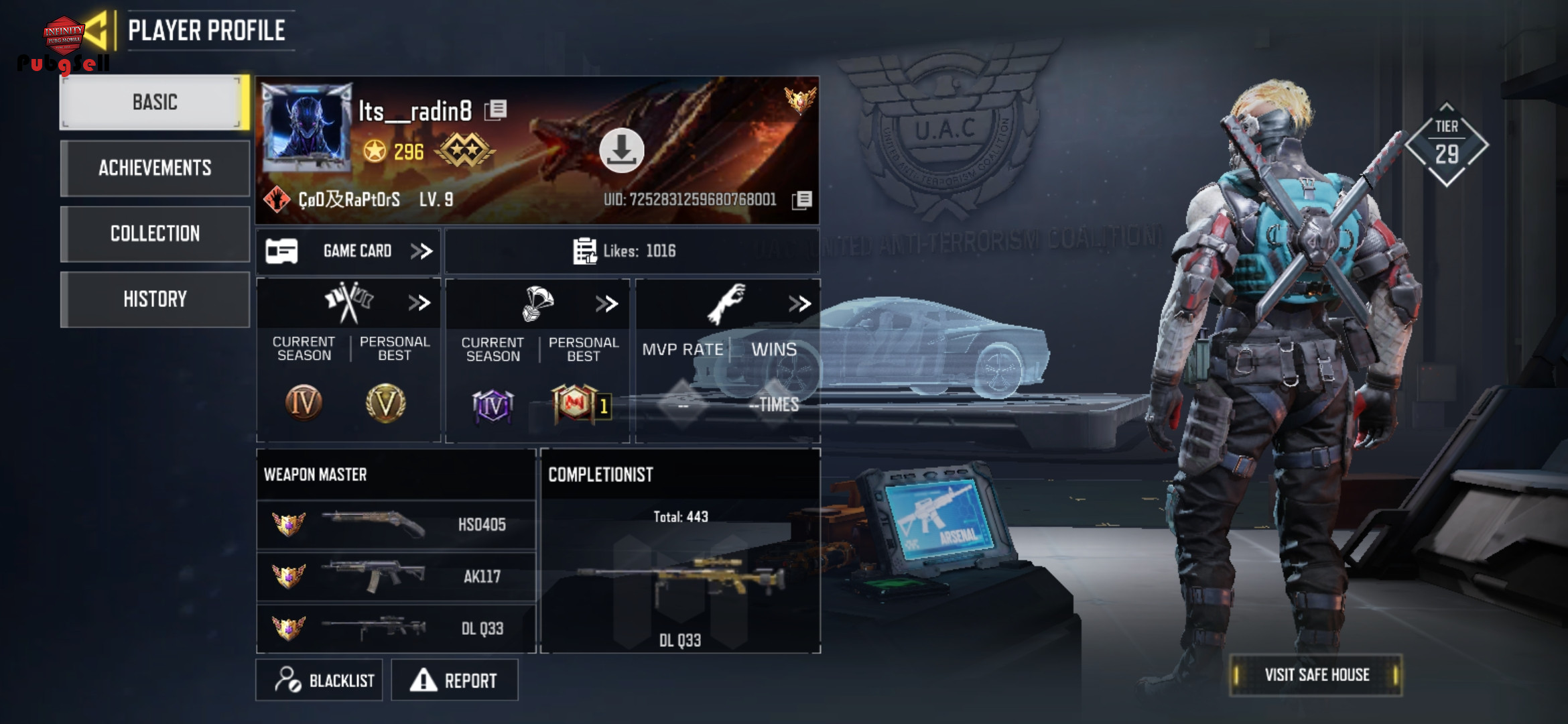The image size is (1568, 724).
Task: Tap the Likes 1016 button
Action: point(631,251)
